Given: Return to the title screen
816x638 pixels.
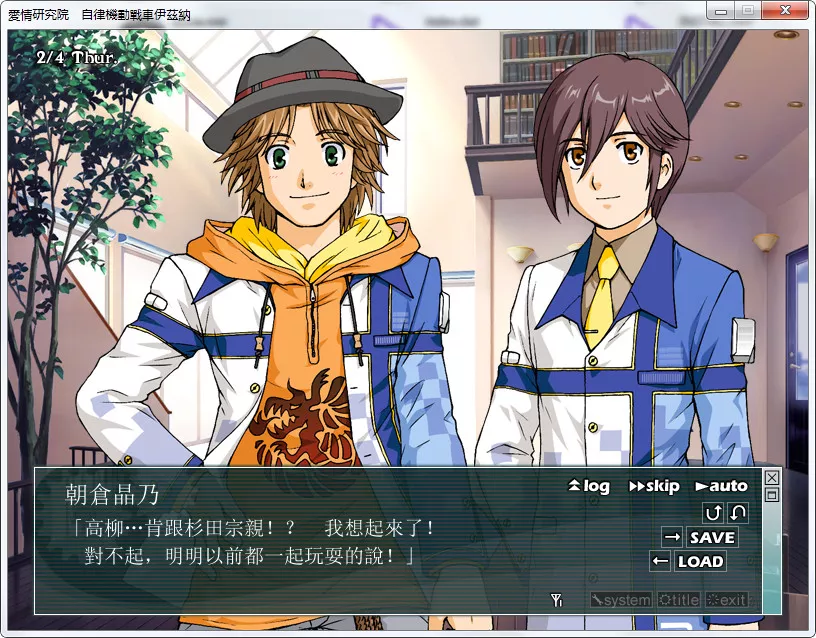Looking at the screenshot, I should point(678,600).
